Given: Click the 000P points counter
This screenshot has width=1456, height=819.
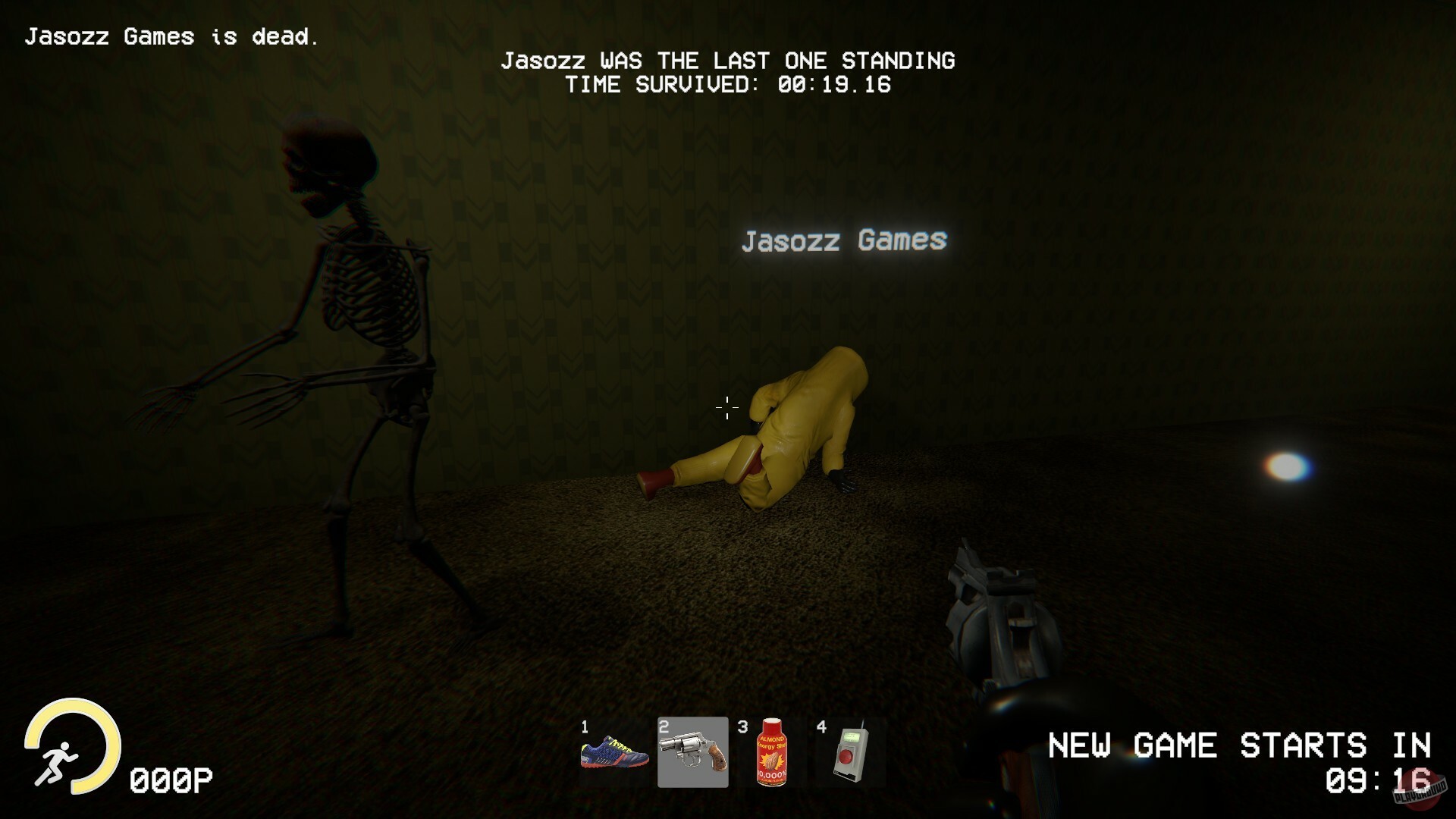Looking at the screenshot, I should (x=171, y=777).
